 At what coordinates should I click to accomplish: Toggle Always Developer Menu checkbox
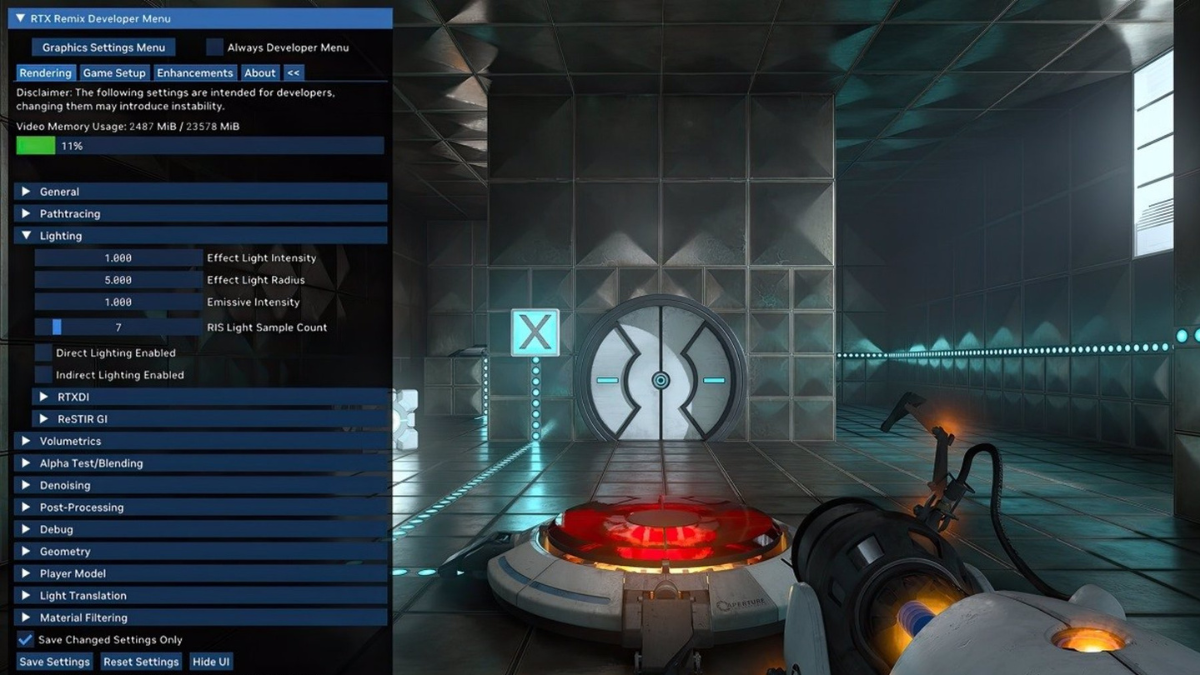point(215,47)
